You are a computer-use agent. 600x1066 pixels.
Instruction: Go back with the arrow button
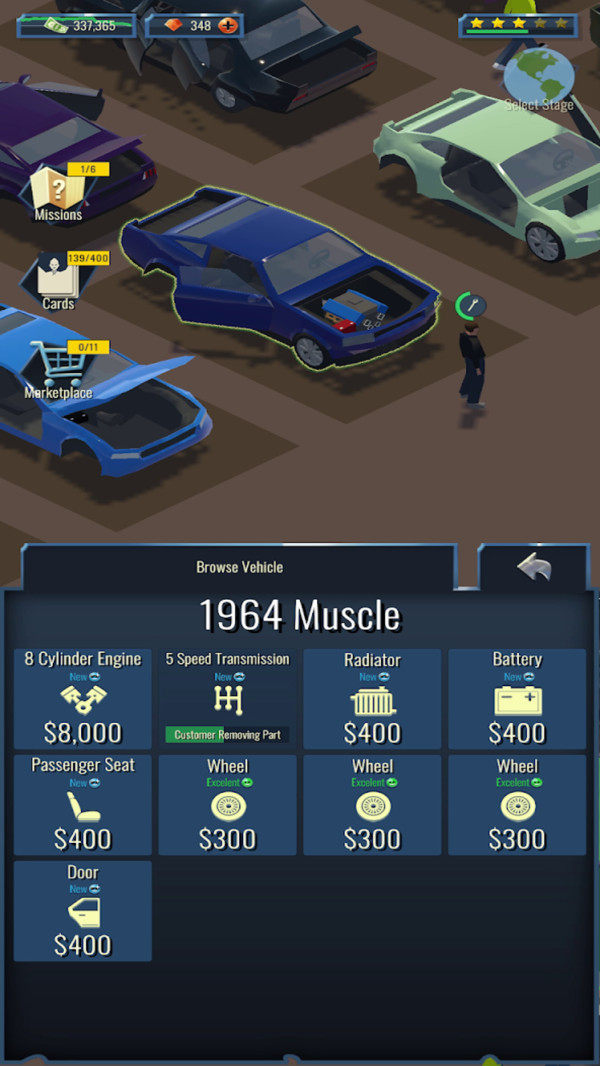coord(533,568)
